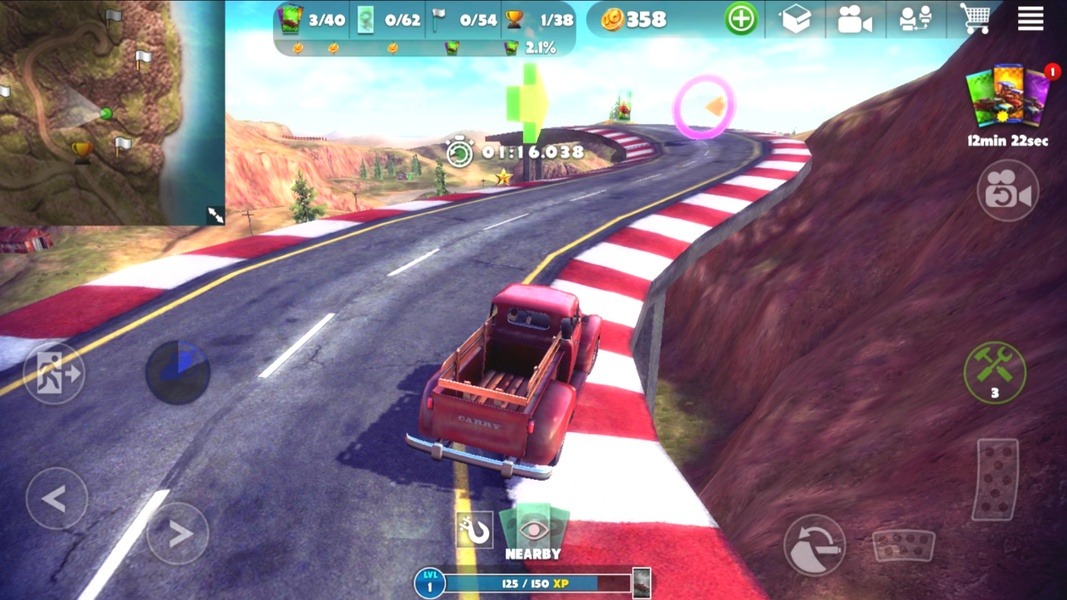Viewport: 1067px width, 600px height.
Task: Open the hamburger main menu
Action: [1031, 19]
